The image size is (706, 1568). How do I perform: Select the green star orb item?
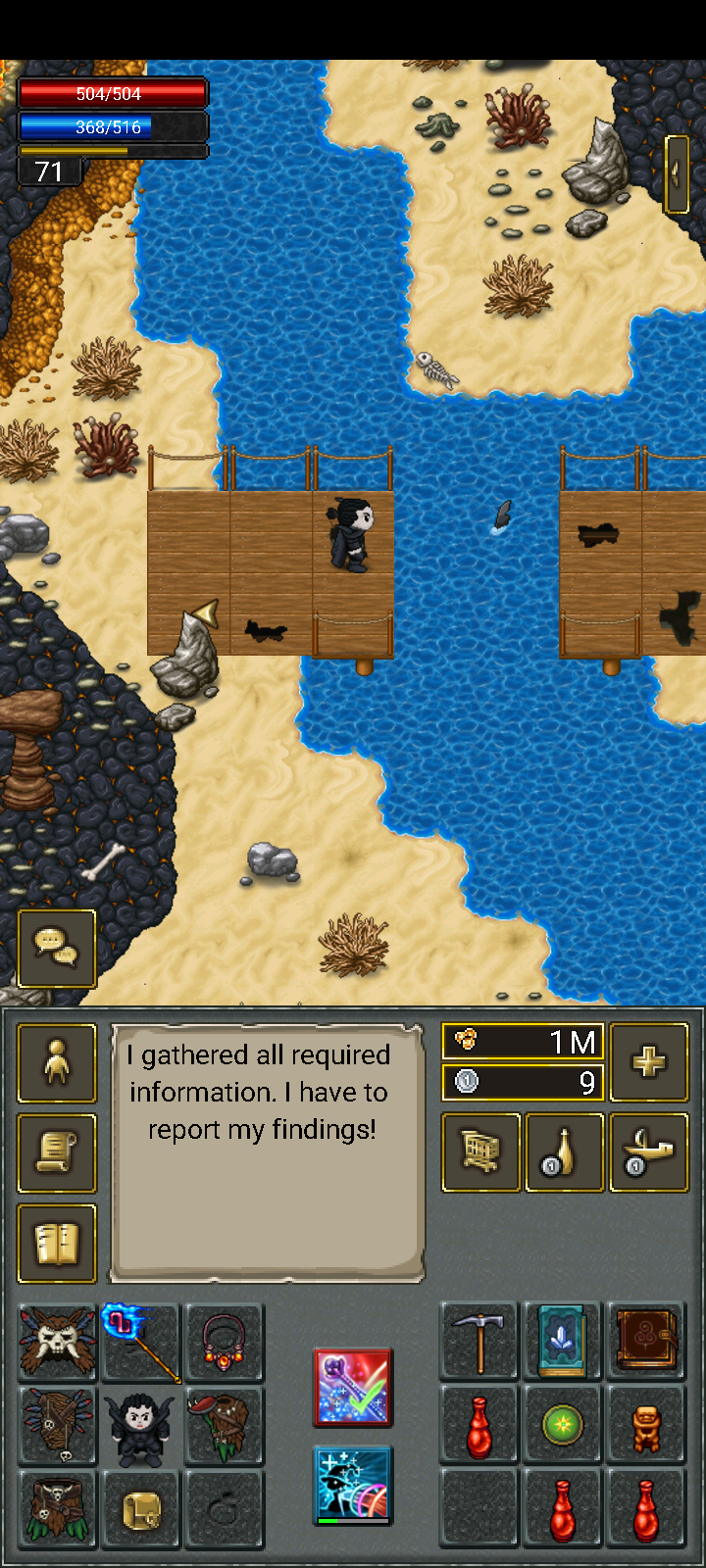click(x=563, y=1425)
